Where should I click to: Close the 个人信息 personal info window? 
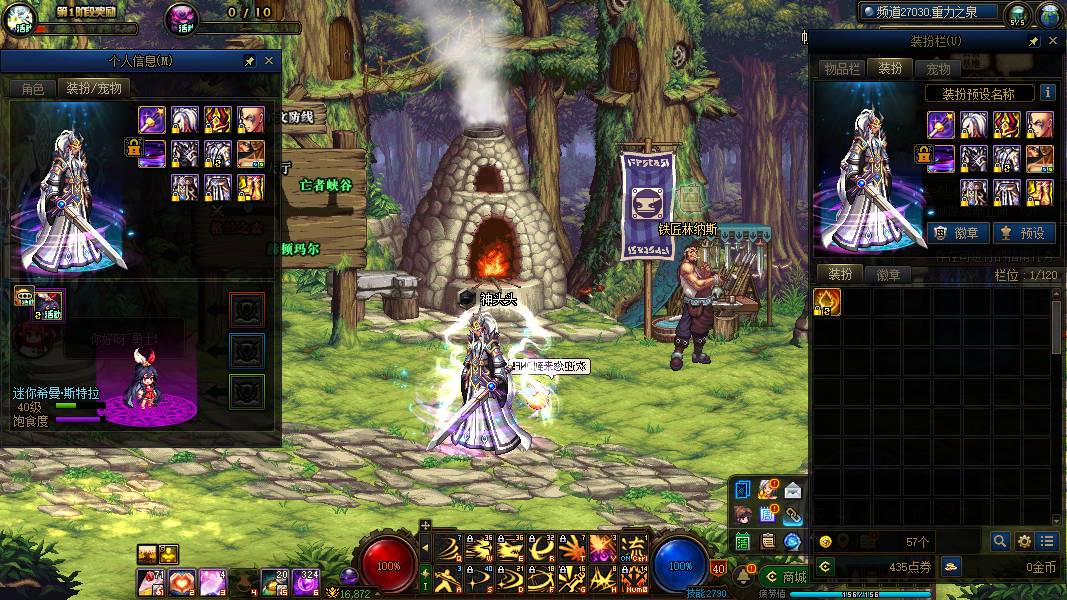tap(268, 61)
